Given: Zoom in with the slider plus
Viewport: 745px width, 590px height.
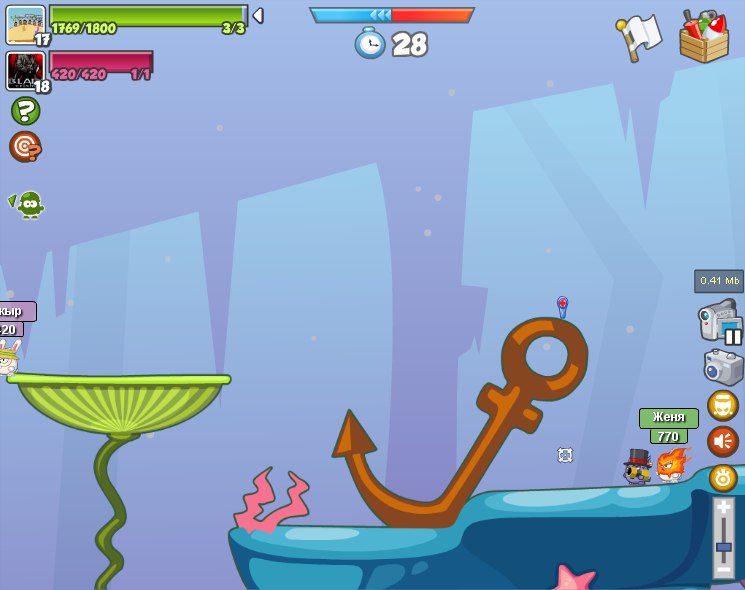Looking at the screenshot, I should (724, 507).
